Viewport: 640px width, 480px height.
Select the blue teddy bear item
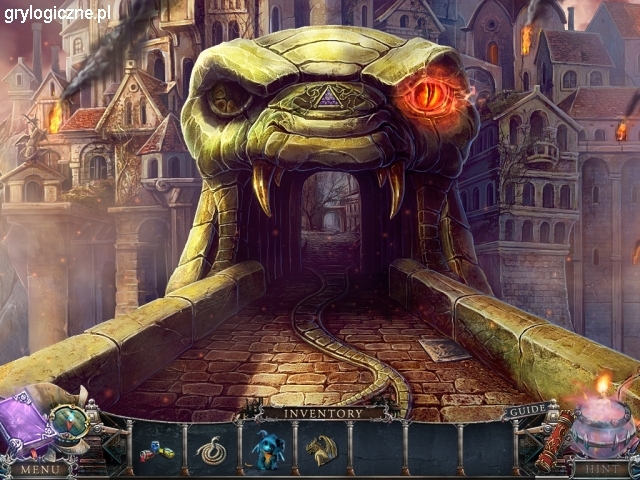pos(268,450)
